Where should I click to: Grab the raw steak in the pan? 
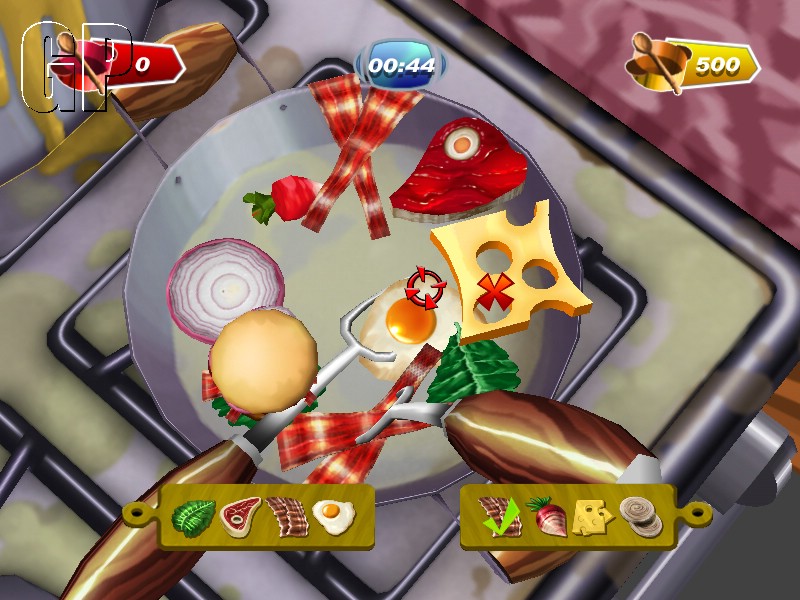click(x=459, y=168)
